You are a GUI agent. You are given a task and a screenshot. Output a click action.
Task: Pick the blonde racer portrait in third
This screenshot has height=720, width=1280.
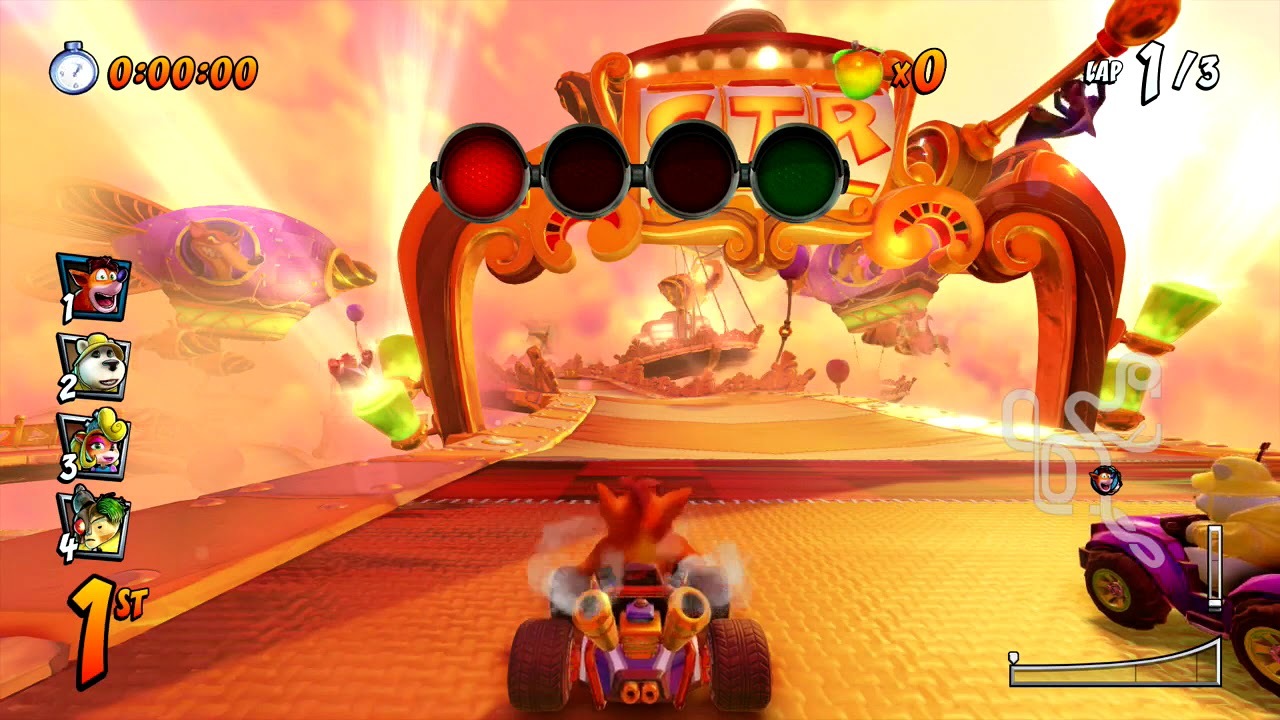[93, 445]
